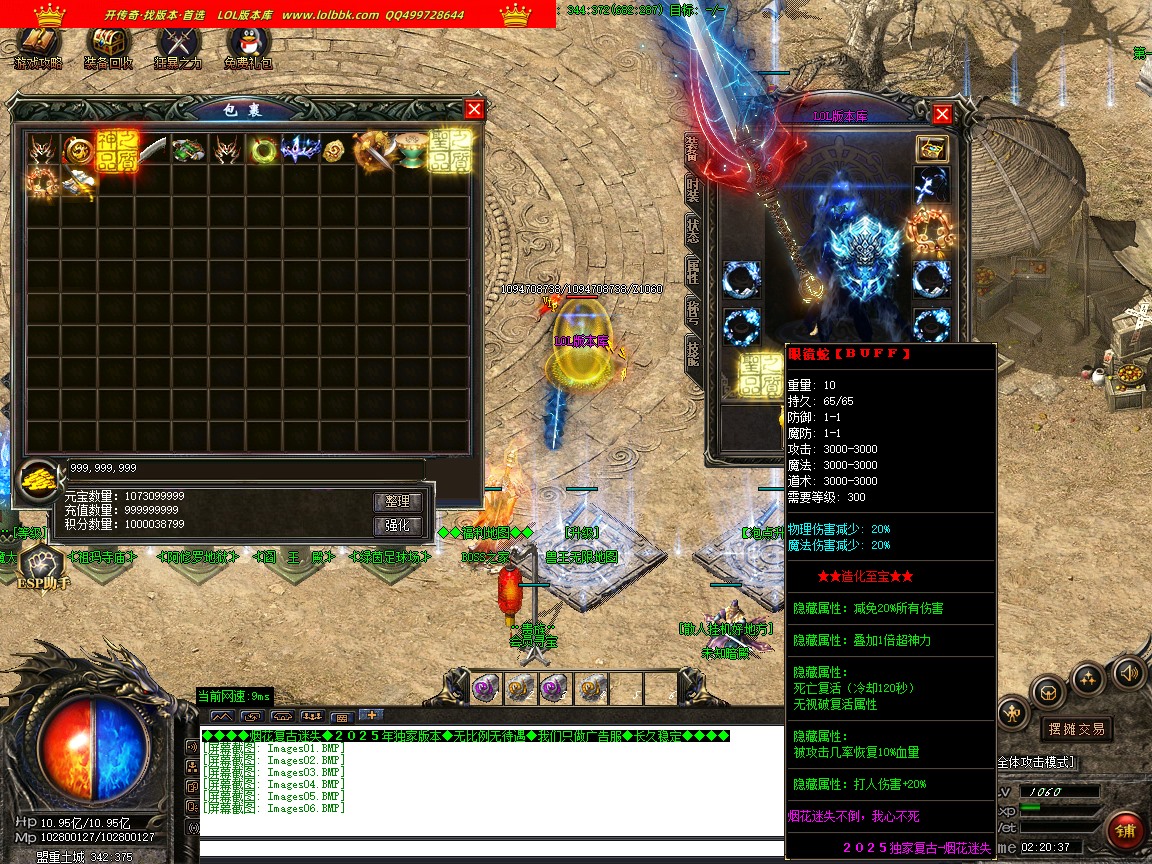This screenshot has height=864, width=1152.
Task: Claim the 免费礼包 penguin gift pack
Action: tap(248, 46)
